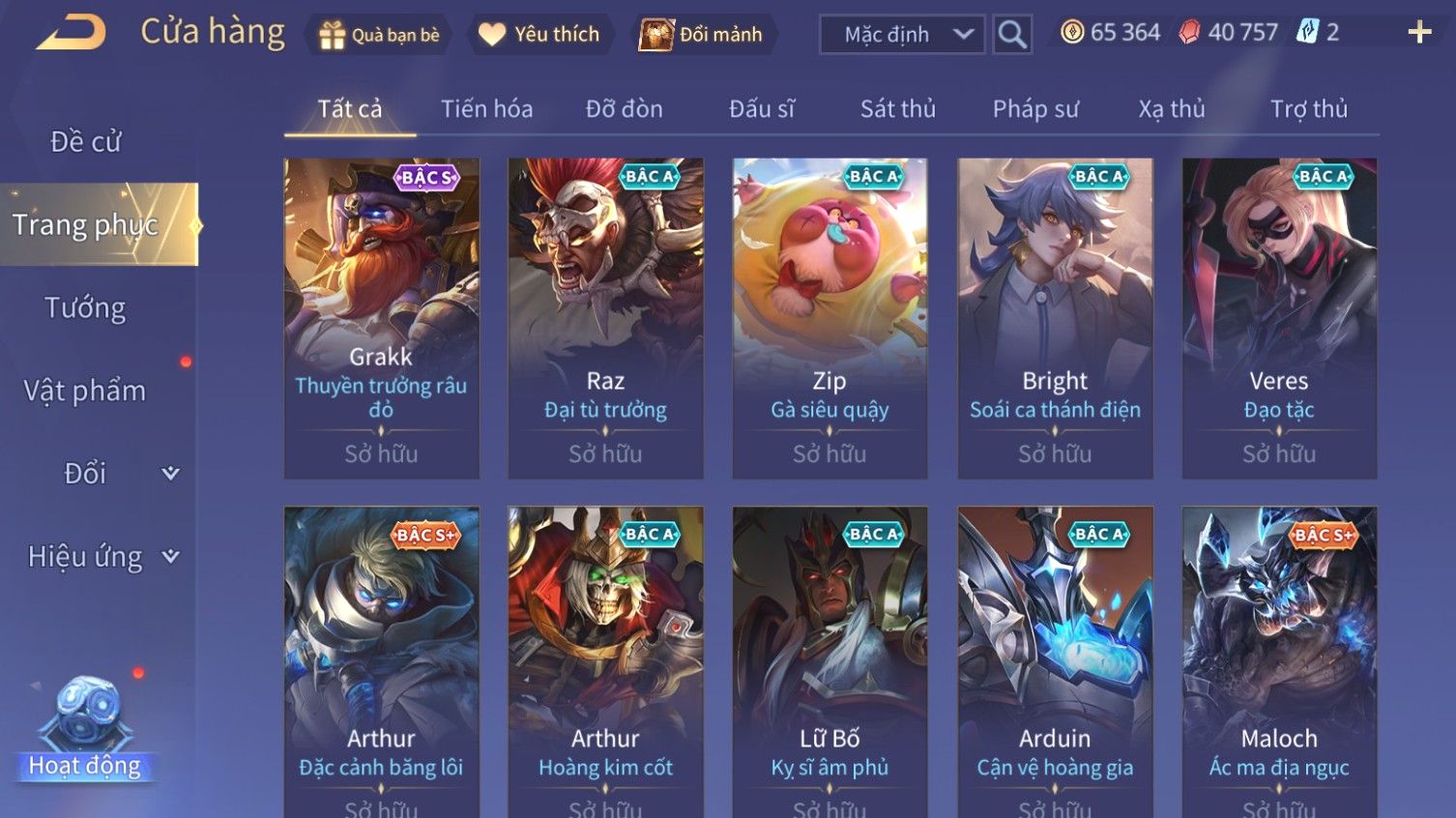Image resolution: width=1456 pixels, height=818 pixels.
Task: Click the magnifying glass search button
Action: pos(1012,35)
